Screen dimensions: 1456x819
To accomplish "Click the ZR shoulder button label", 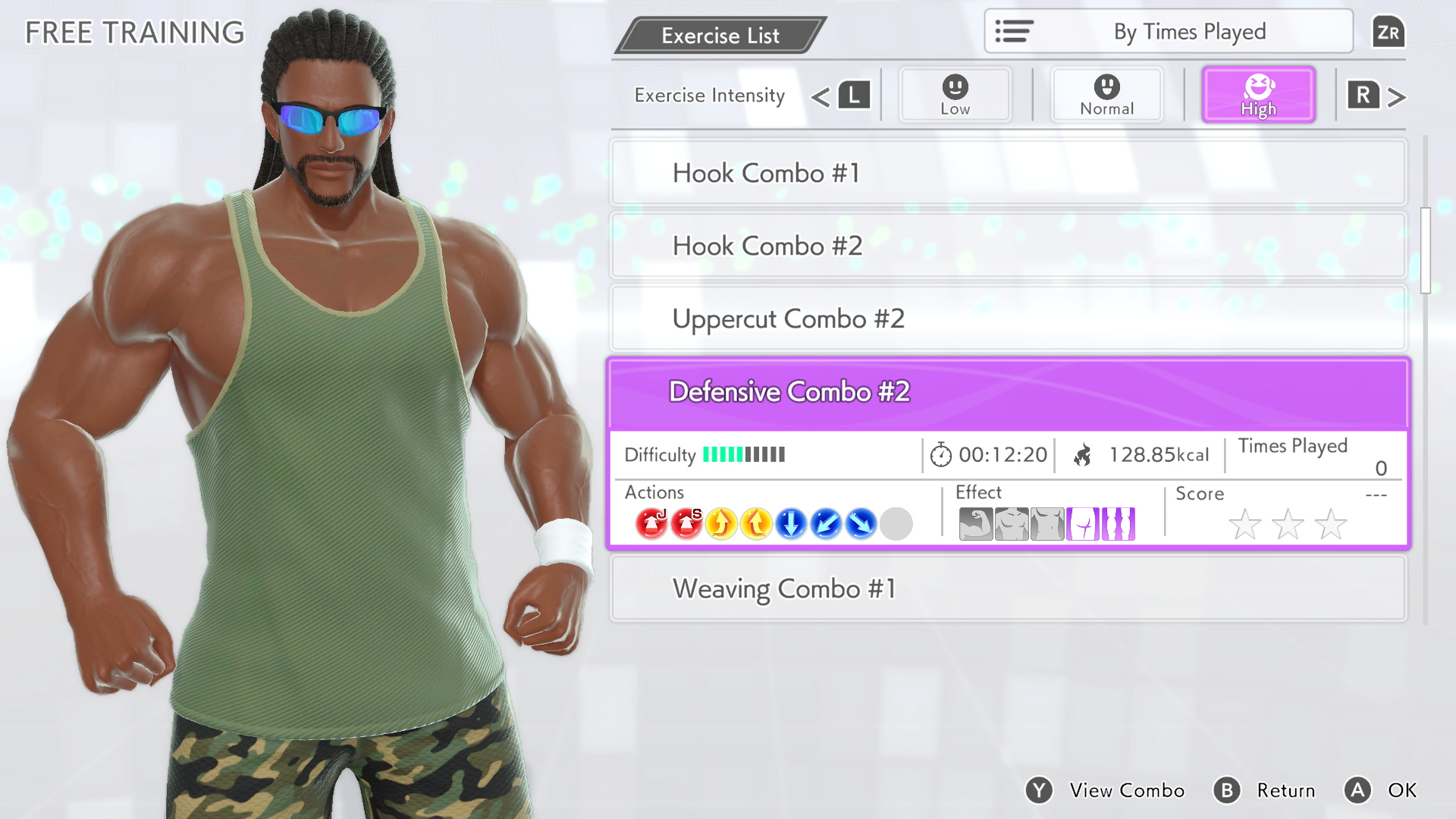I will [x=1389, y=32].
